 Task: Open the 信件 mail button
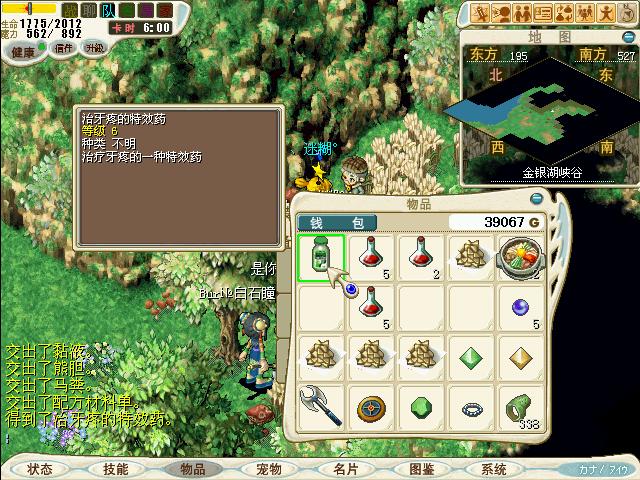(63, 48)
